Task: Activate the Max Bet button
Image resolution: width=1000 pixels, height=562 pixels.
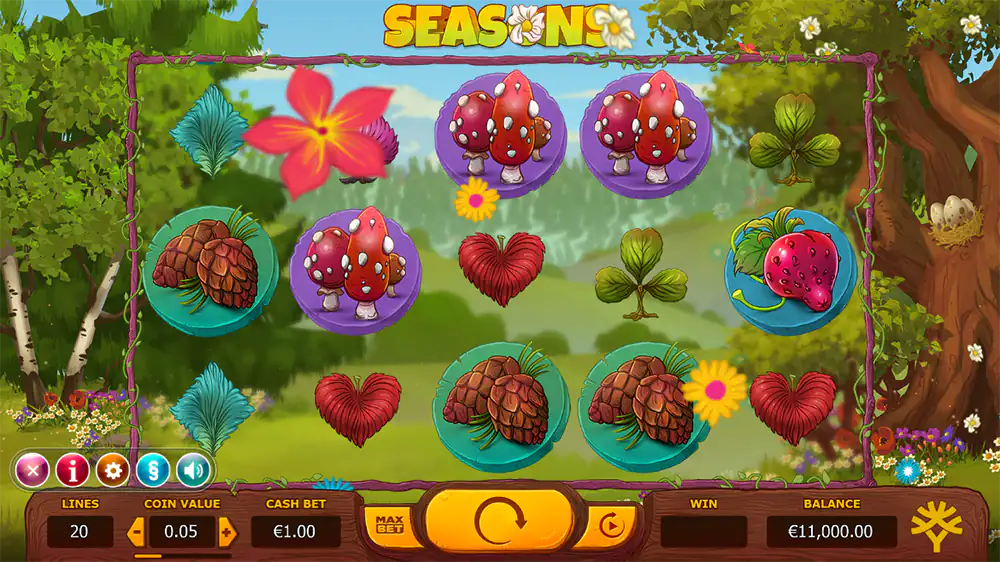Action: point(389,523)
